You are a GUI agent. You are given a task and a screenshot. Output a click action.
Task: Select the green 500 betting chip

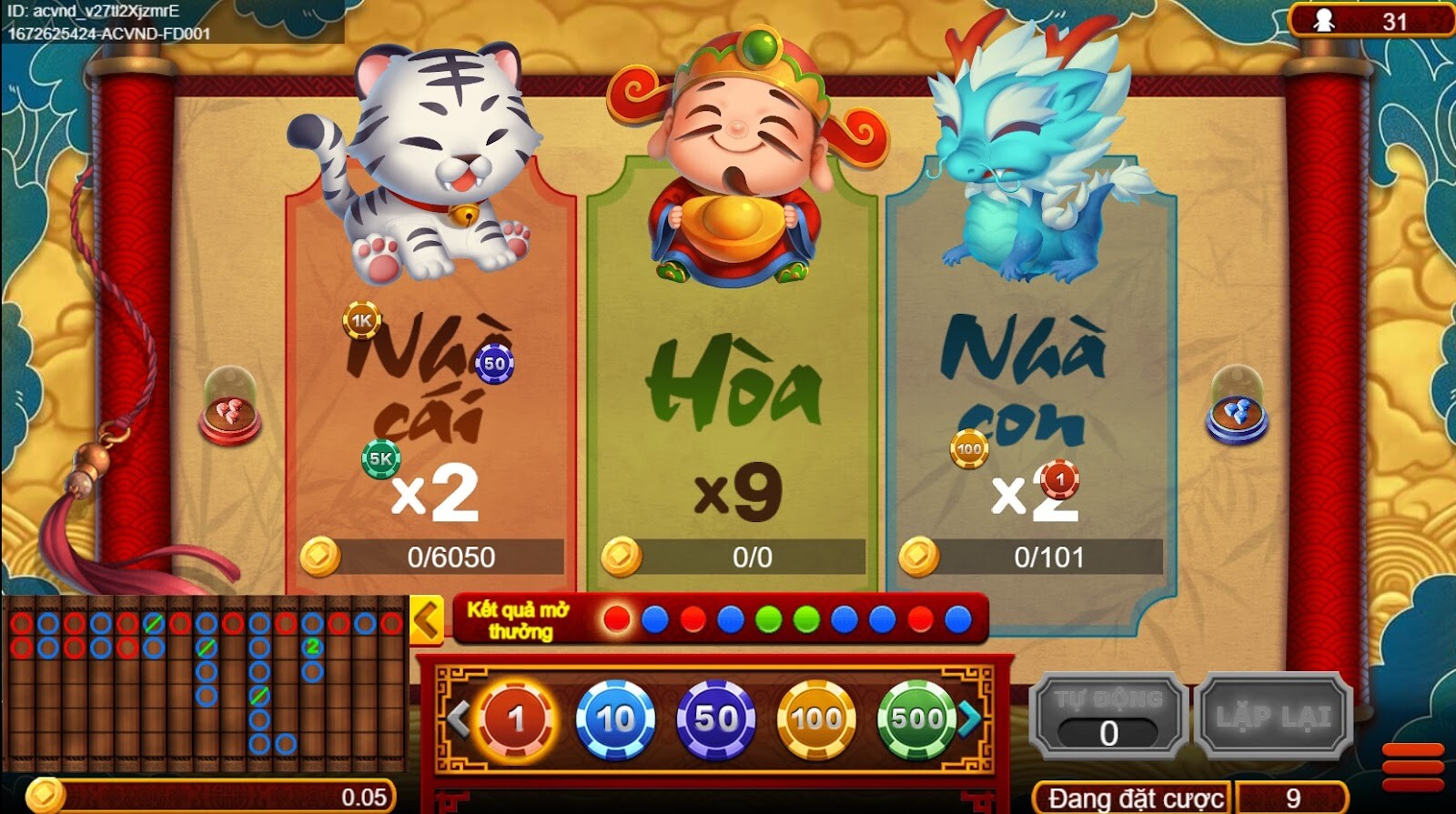pyautogui.click(x=915, y=719)
